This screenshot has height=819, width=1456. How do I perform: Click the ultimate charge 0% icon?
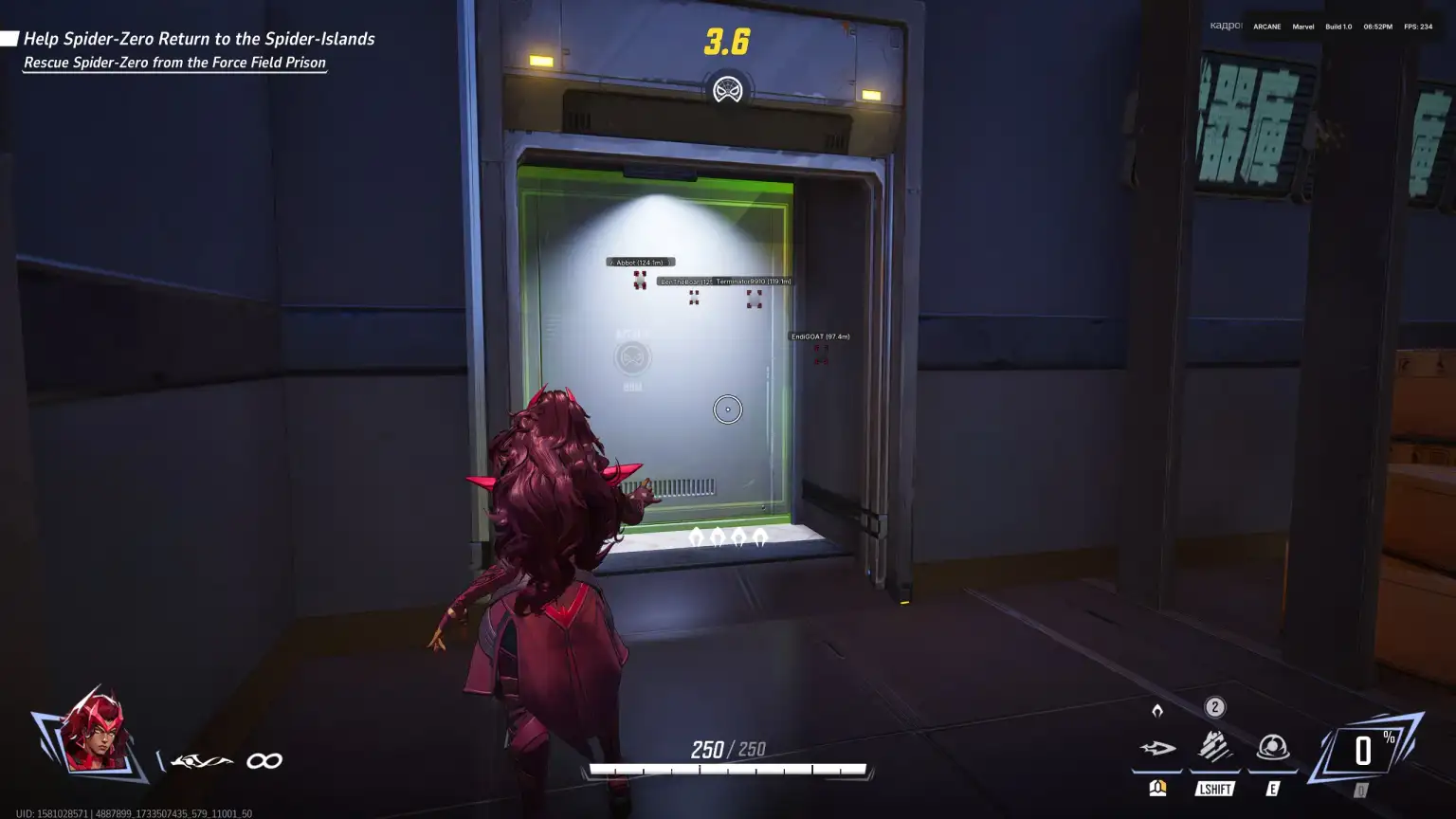1365,749
